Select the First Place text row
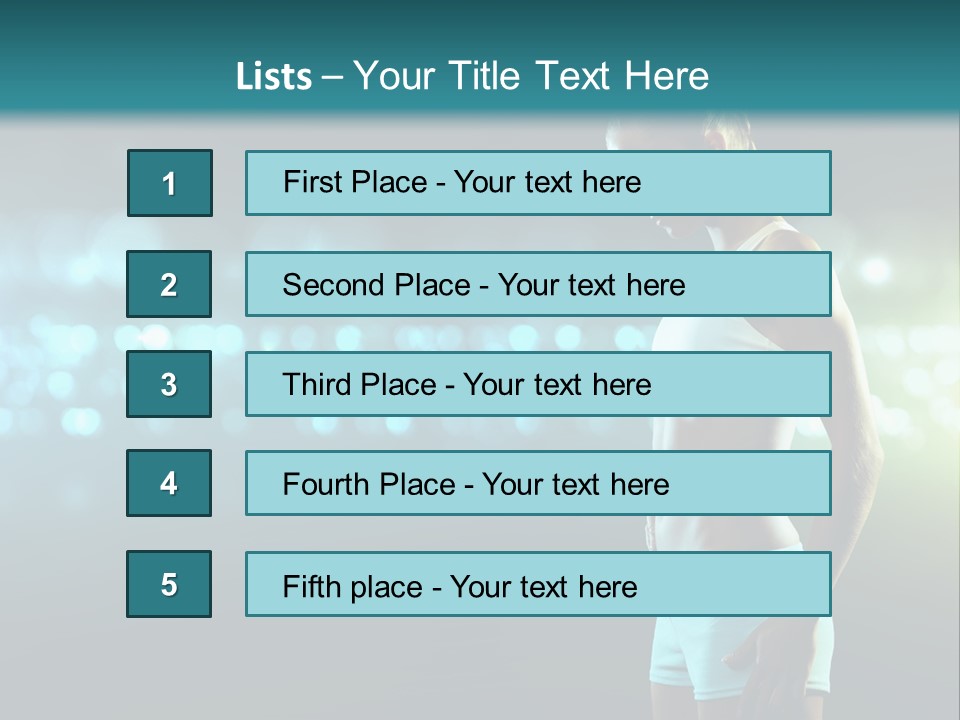The image size is (960, 720). click(x=538, y=183)
